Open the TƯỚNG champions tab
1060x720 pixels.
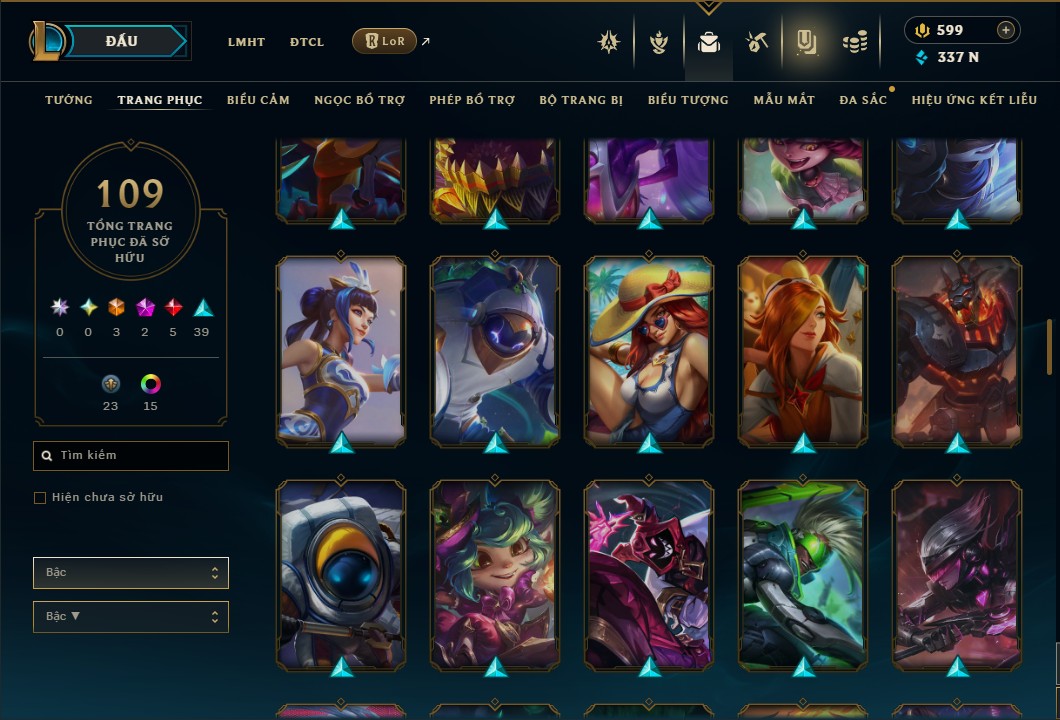69,100
